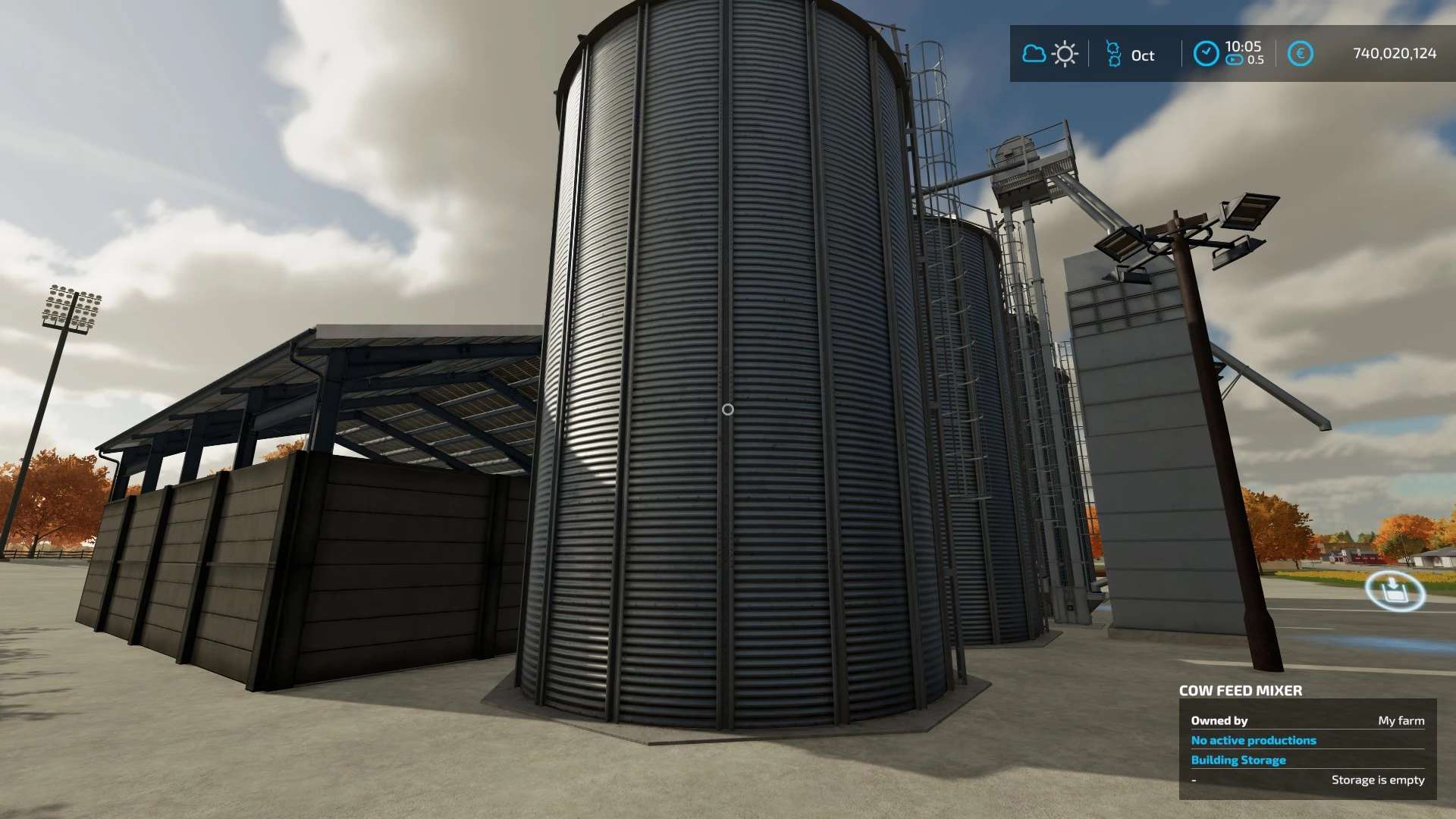This screenshot has width=1456, height=819.
Task: Select the Building Storage row
Action: [x=1238, y=760]
